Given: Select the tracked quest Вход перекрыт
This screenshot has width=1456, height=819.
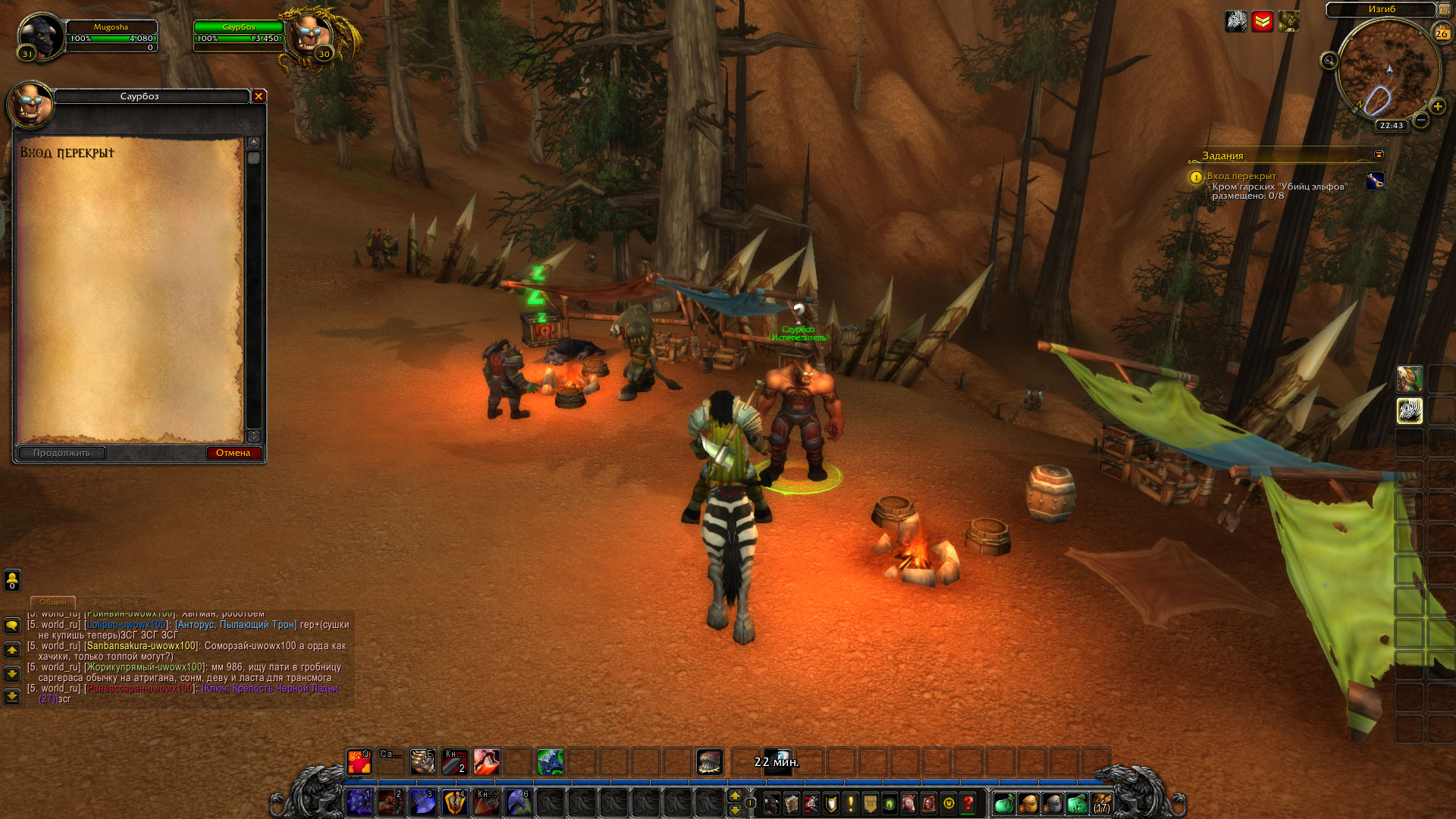Looking at the screenshot, I should coord(1241,176).
